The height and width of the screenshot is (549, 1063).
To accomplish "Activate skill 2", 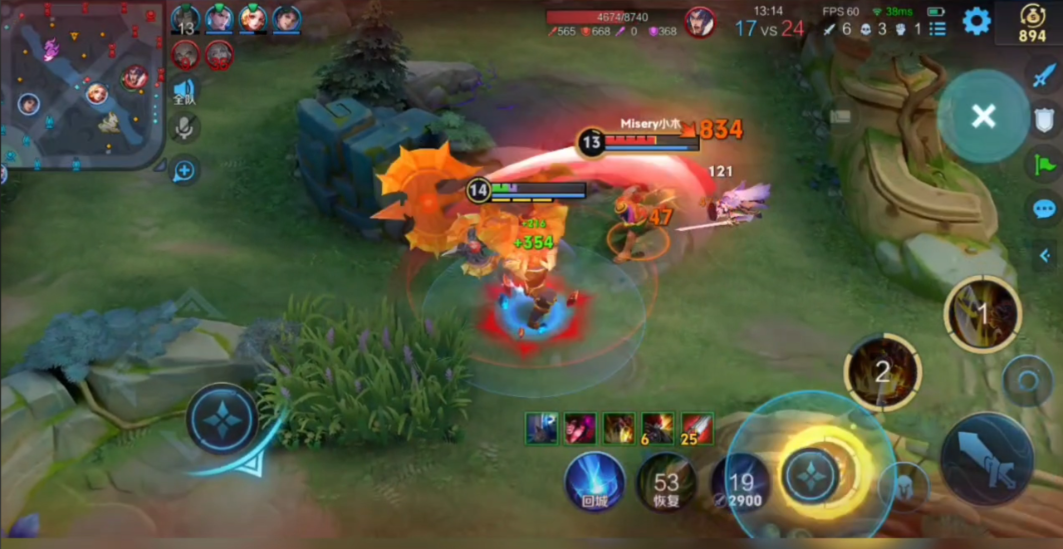I will click(882, 373).
